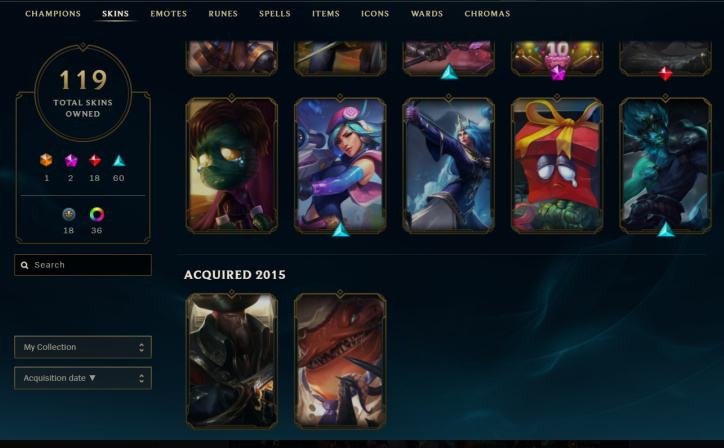Image resolution: width=724 pixels, height=448 pixels.
Task: Select the red dragon skin card
Action: pos(340,360)
